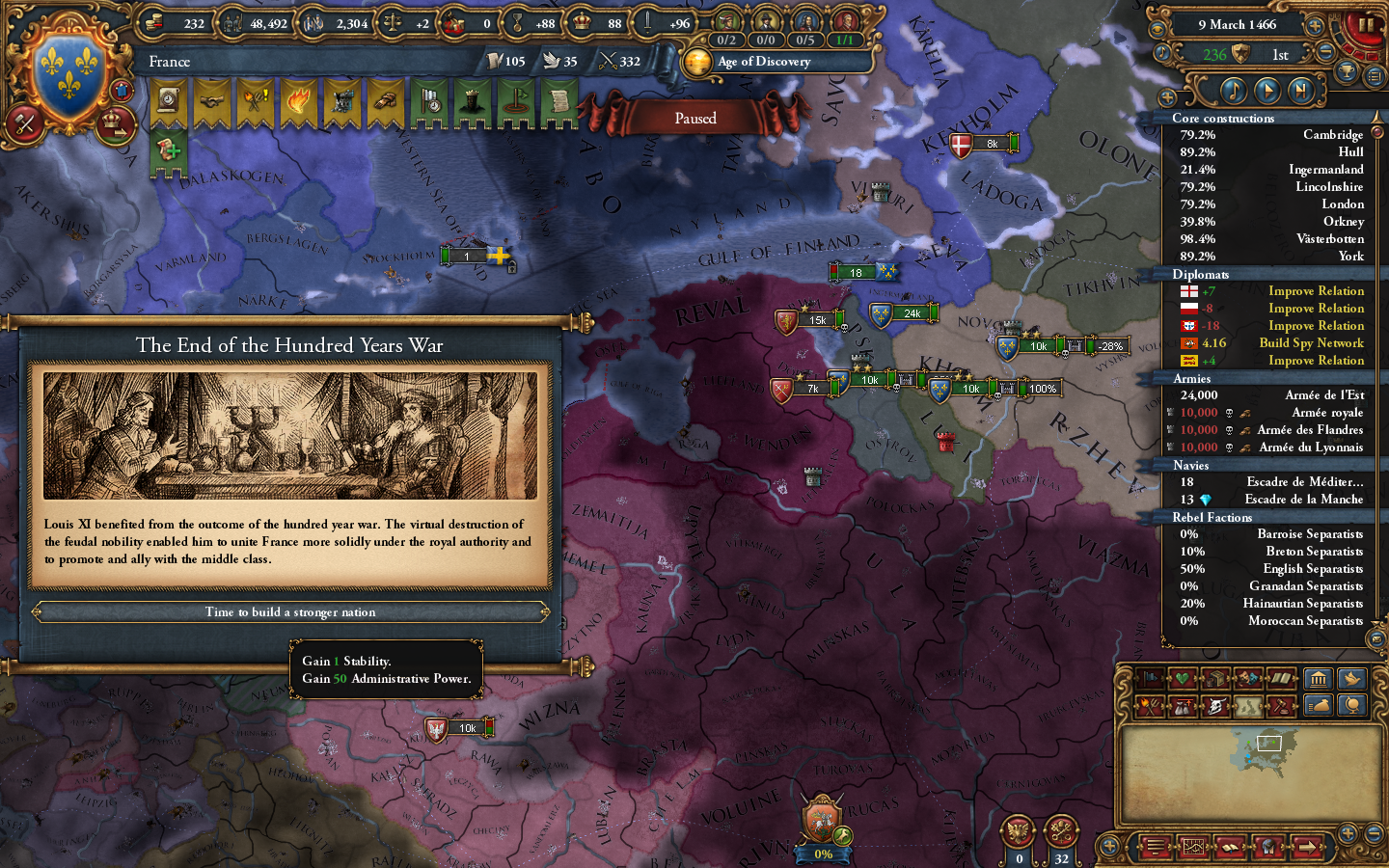1389x868 pixels.
Task: Open the messages log book icon
Action: click(x=1231, y=847)
